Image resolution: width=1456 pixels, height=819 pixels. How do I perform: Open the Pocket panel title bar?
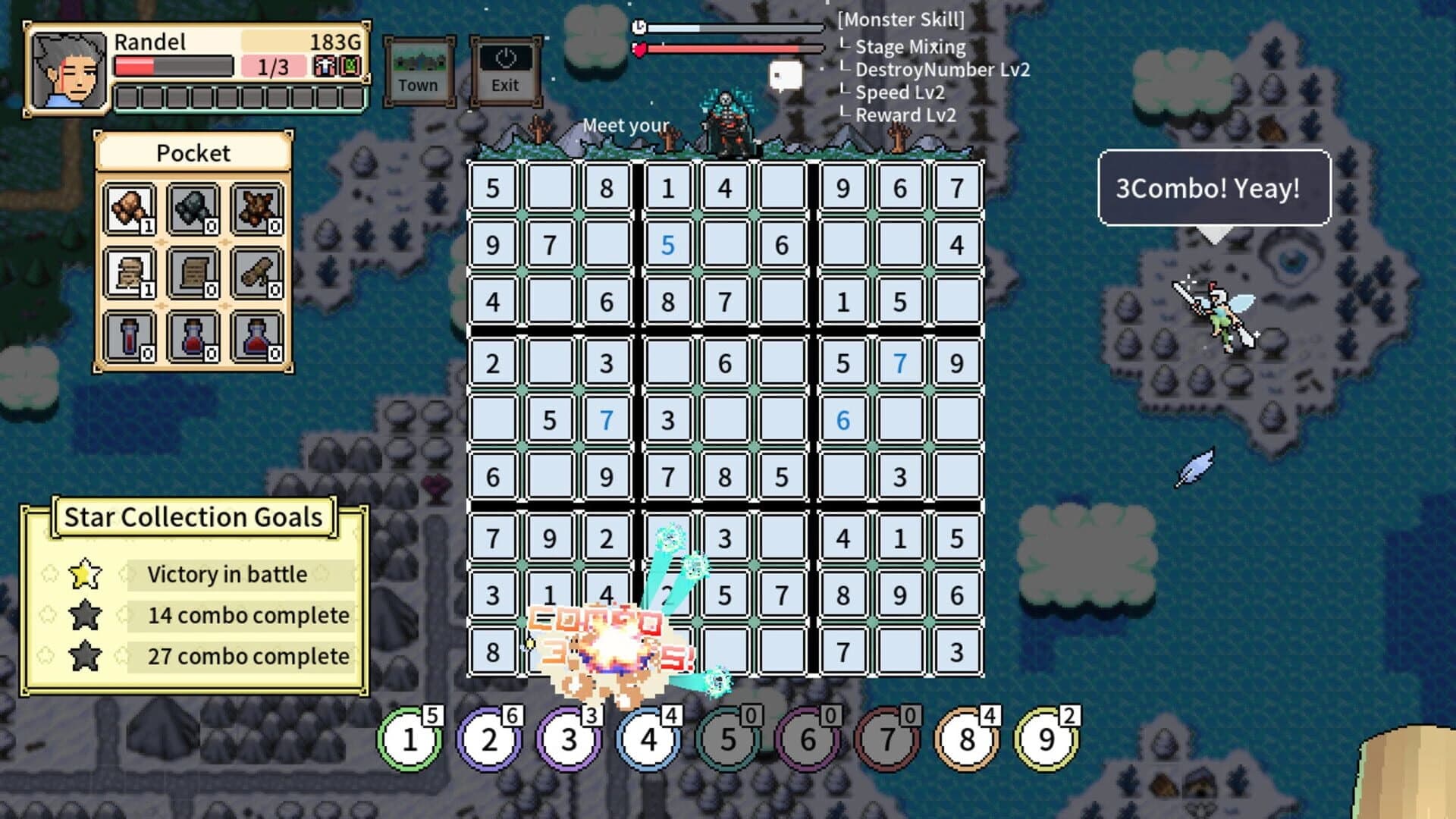(192, 152)
